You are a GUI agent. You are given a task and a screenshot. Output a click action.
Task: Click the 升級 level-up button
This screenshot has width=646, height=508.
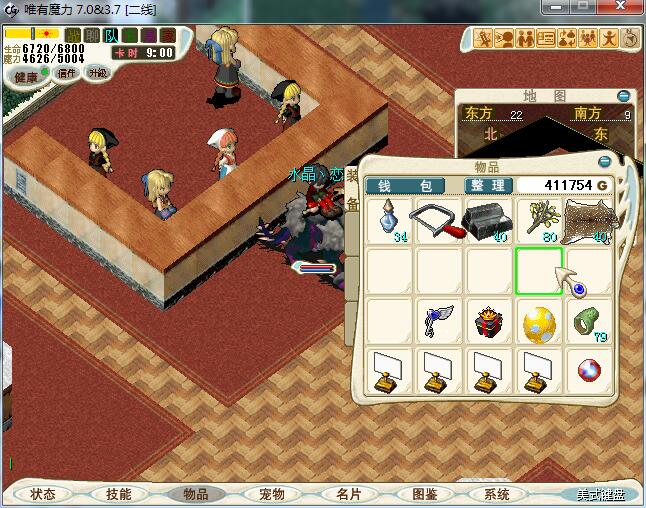[97, 73]
